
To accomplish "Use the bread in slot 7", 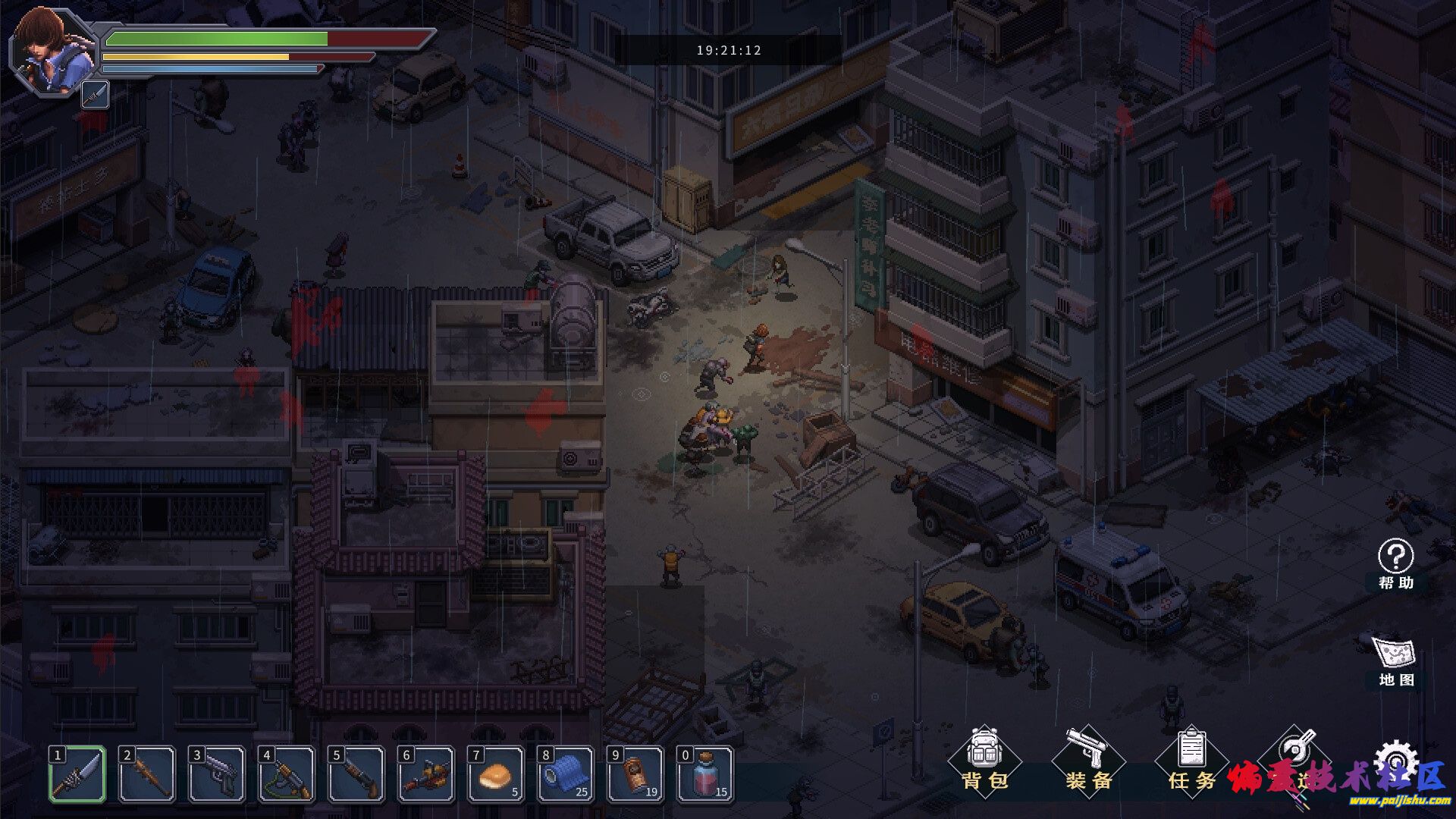I will click(x=497, y=774).
